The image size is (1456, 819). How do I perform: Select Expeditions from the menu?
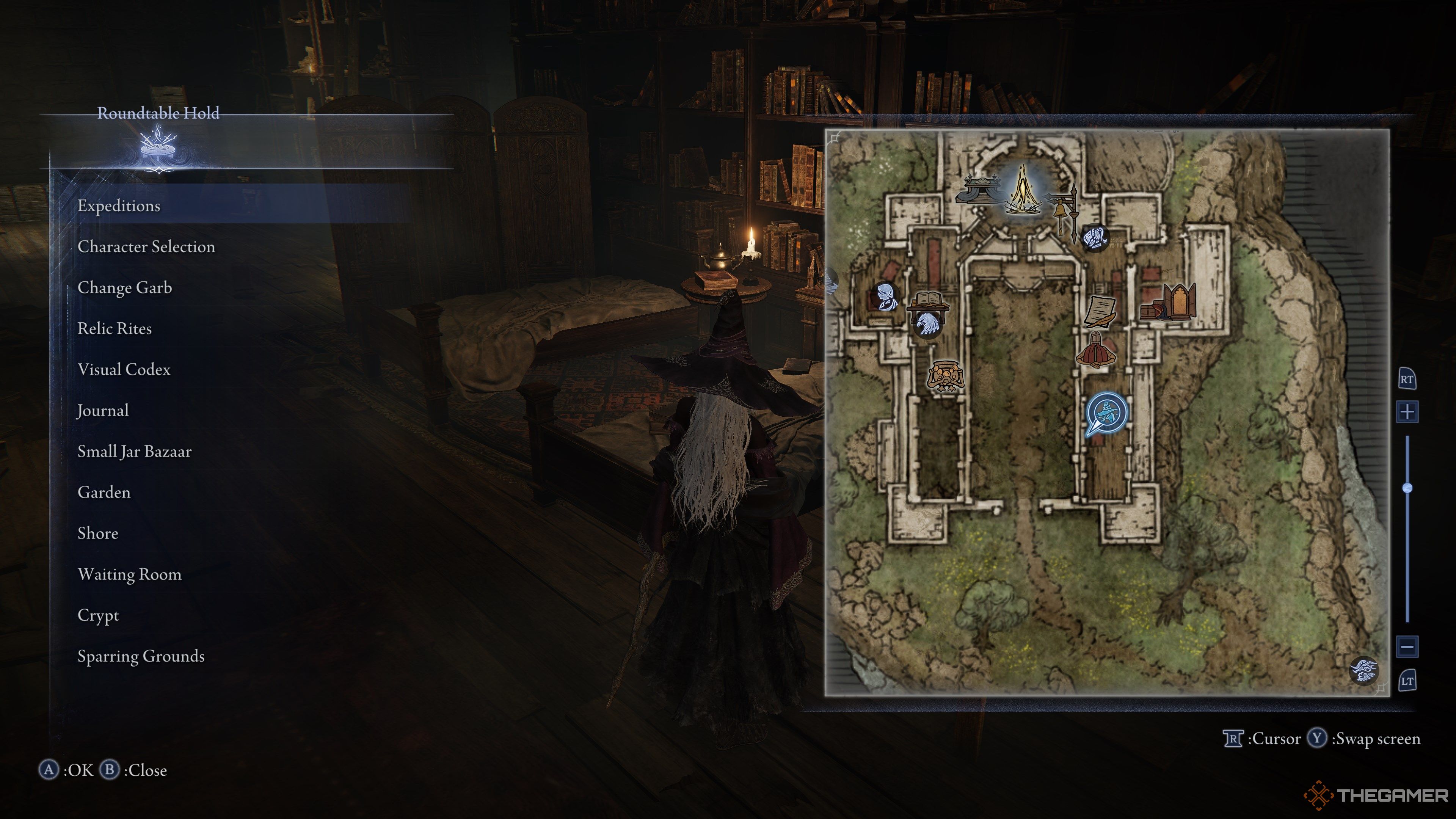click(x=119, y=206)
